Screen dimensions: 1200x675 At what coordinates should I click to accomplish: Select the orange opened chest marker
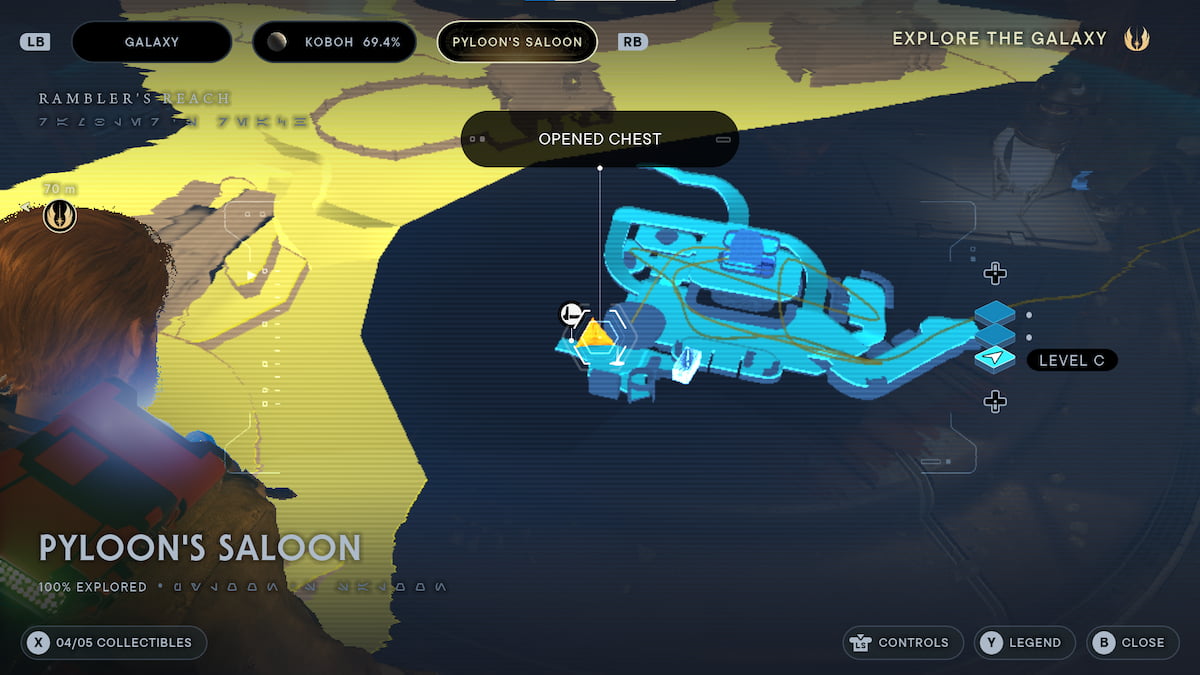tap(595, 333)
